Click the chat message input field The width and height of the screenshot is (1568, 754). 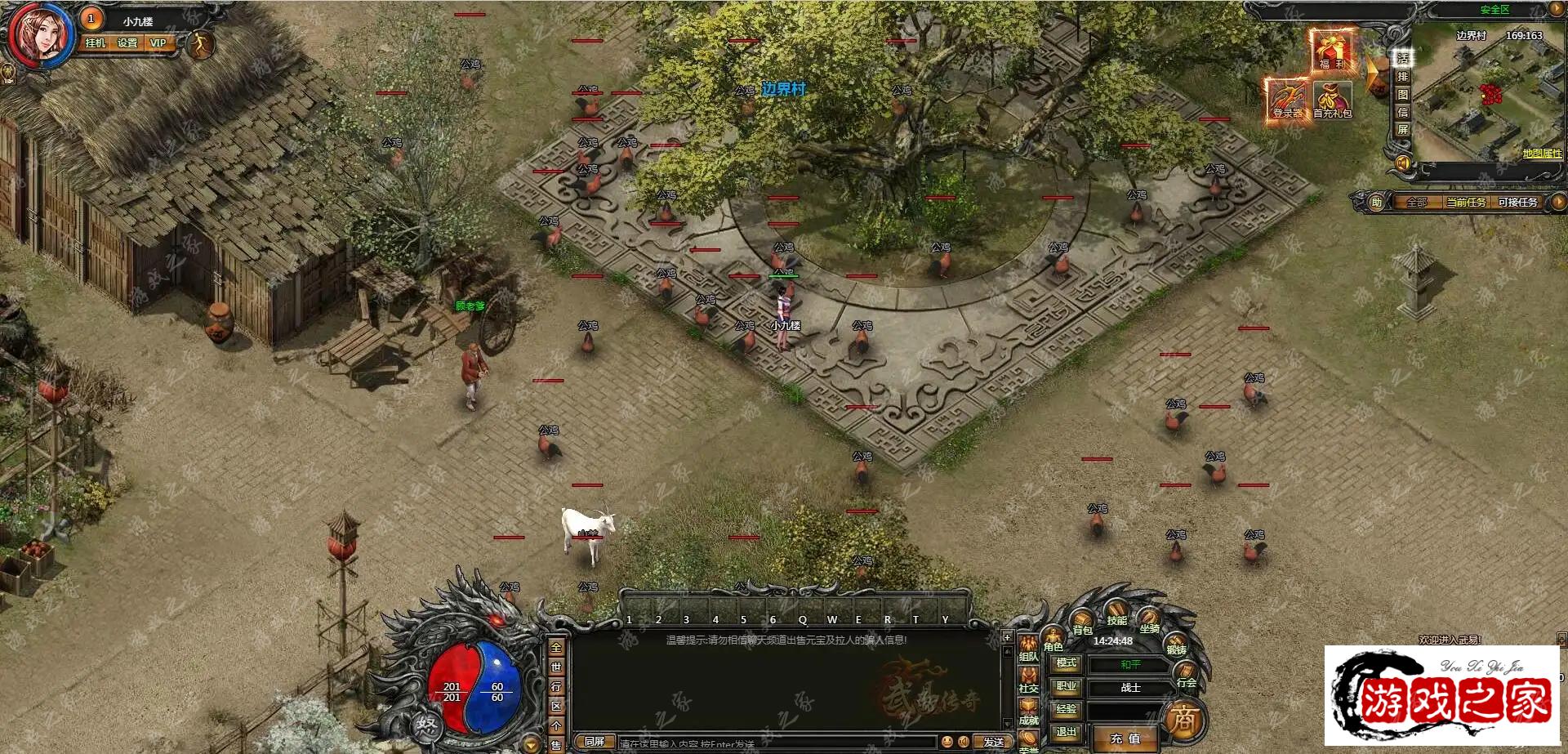(x=776, y=743)
